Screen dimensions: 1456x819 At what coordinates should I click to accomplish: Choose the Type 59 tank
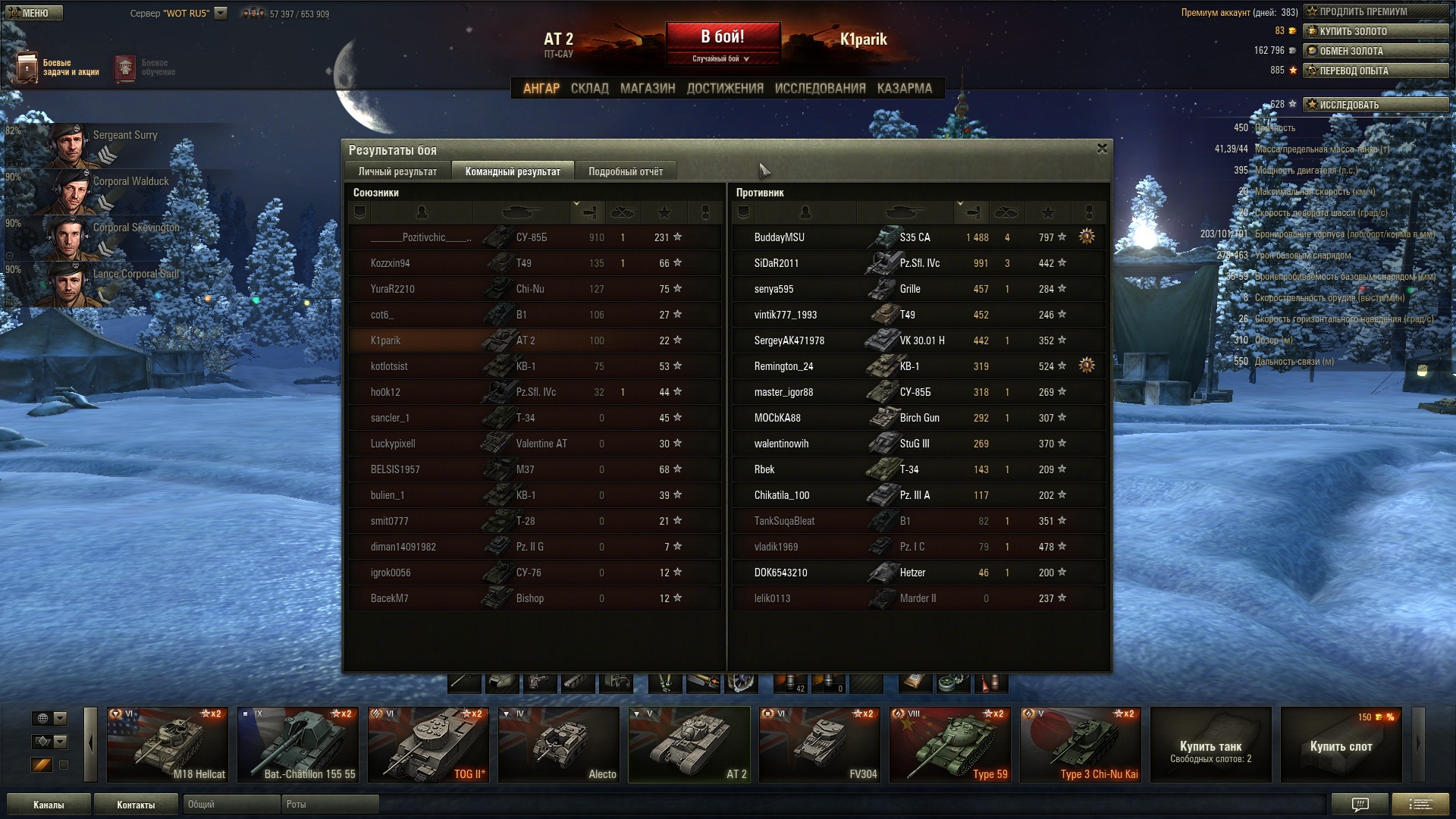(949, 744)
